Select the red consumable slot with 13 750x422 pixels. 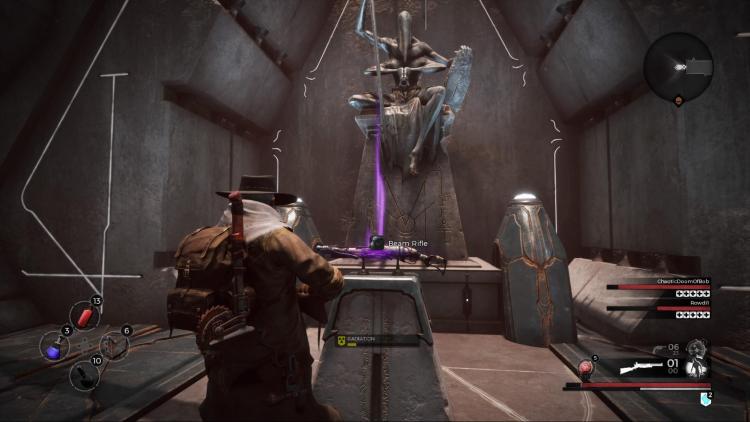(86, 317)
